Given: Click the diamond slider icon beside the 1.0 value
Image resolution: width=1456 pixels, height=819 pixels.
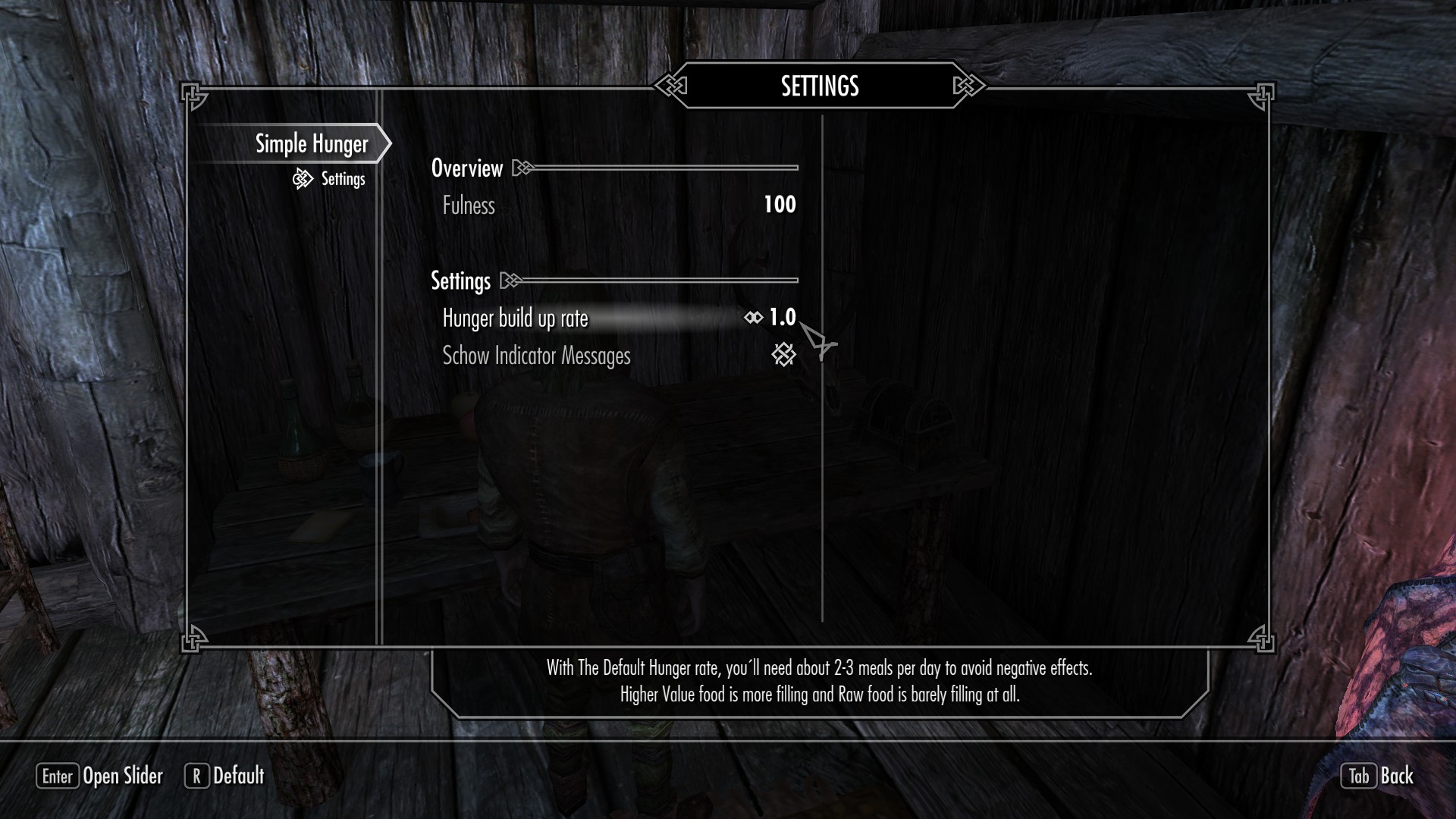Looking at the screenshot, I should (x=752, y=318).
